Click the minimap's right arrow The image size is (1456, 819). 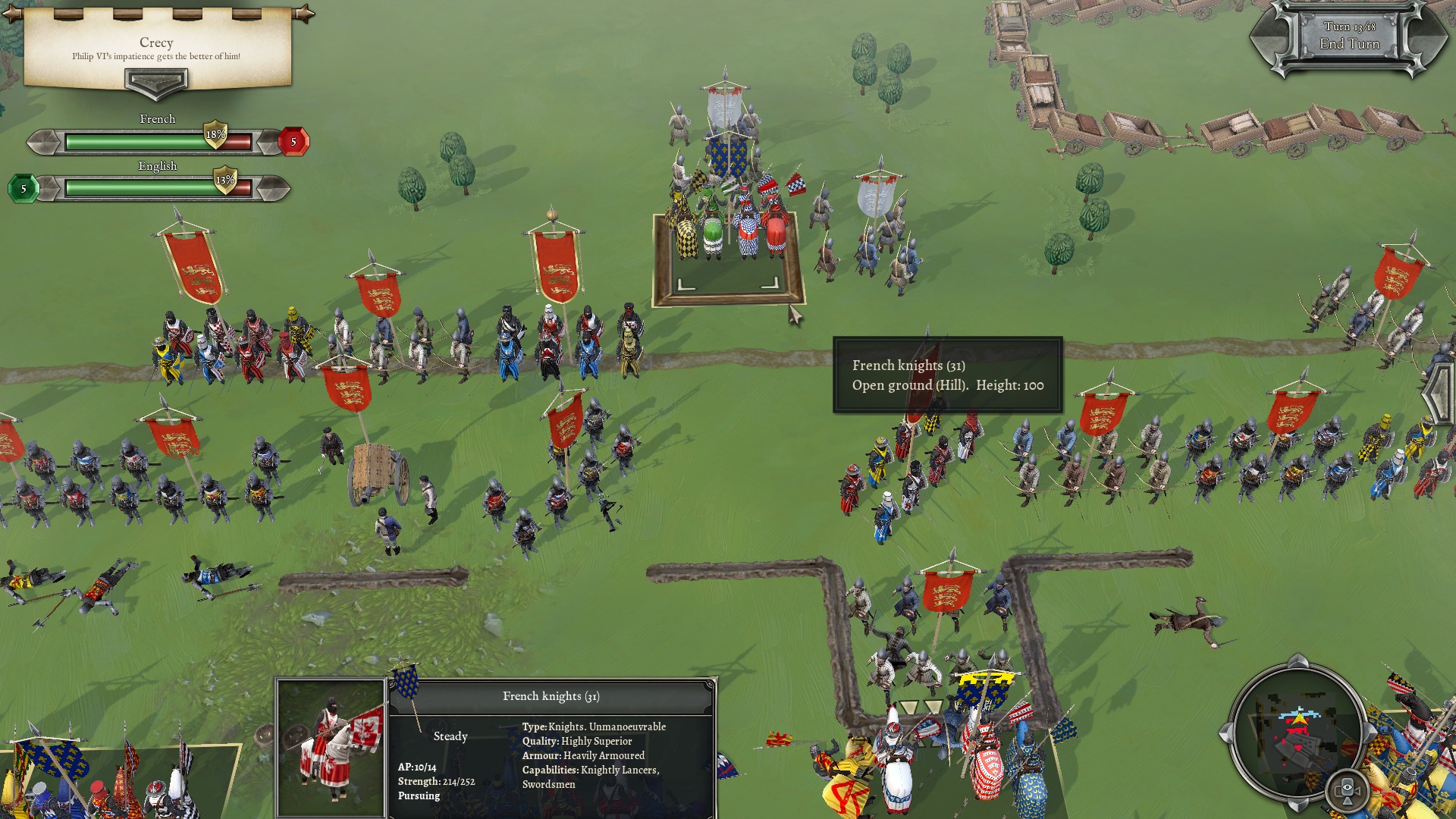(x=1370, y=733)
